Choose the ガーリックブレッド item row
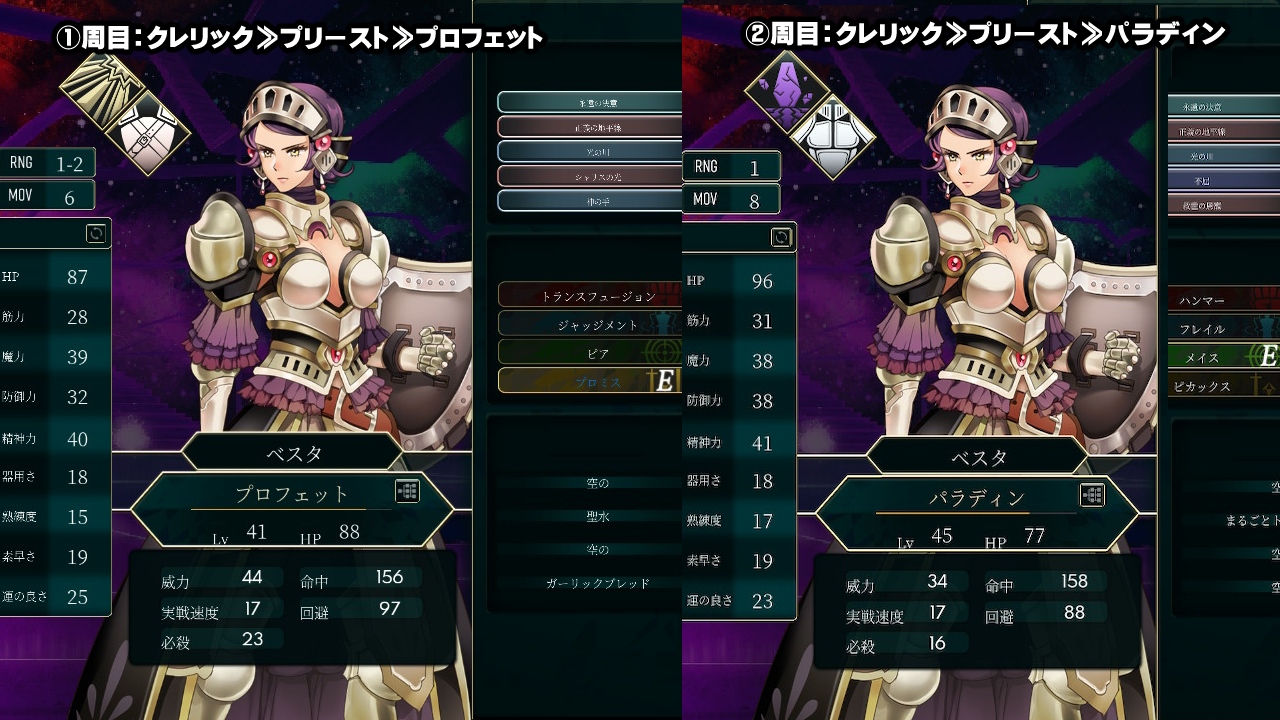This screenshot has width=1280, height=720. (x=598, y=583)
